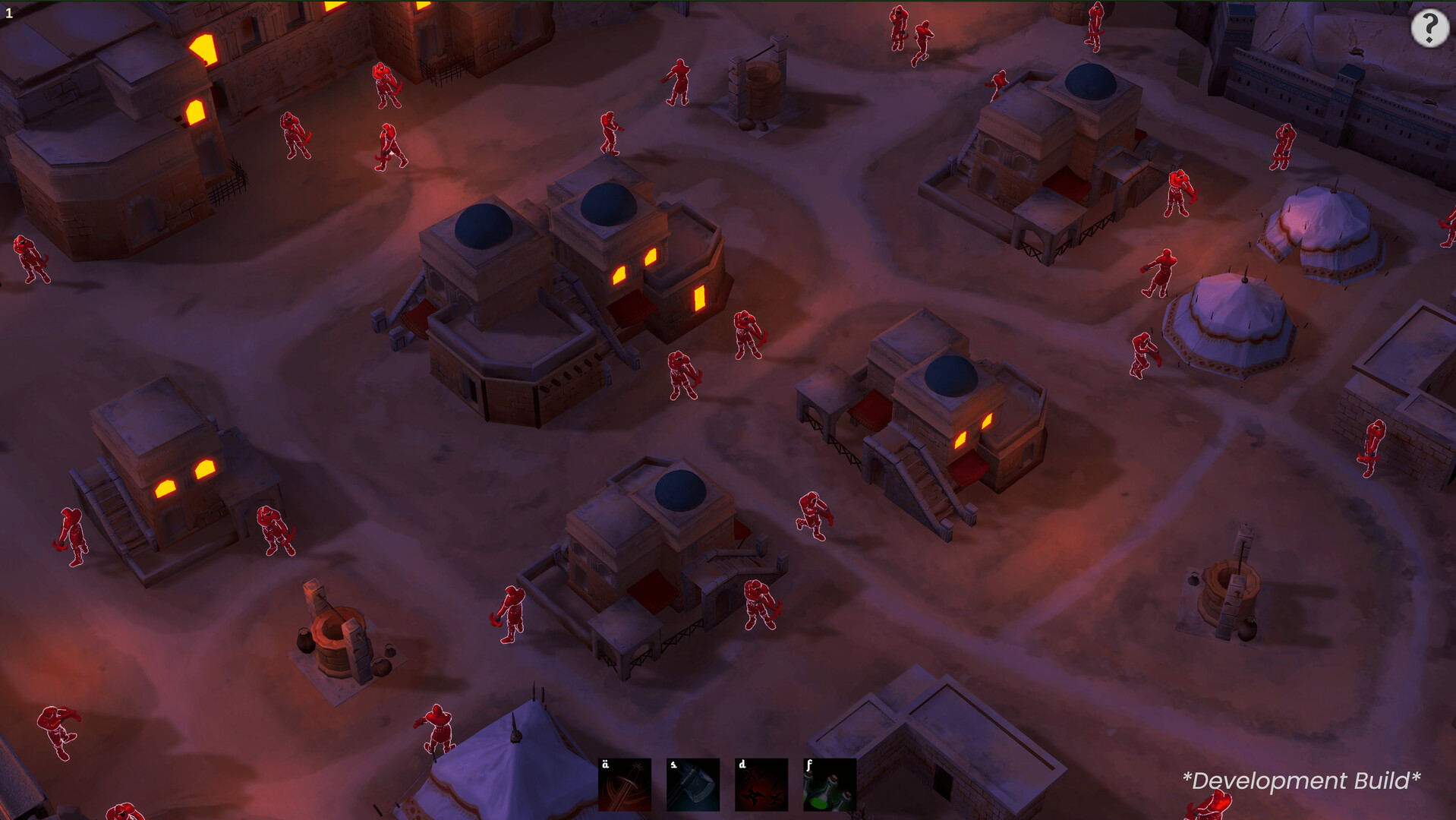Use the green potion flasks ability (f key)

point(830,784)
